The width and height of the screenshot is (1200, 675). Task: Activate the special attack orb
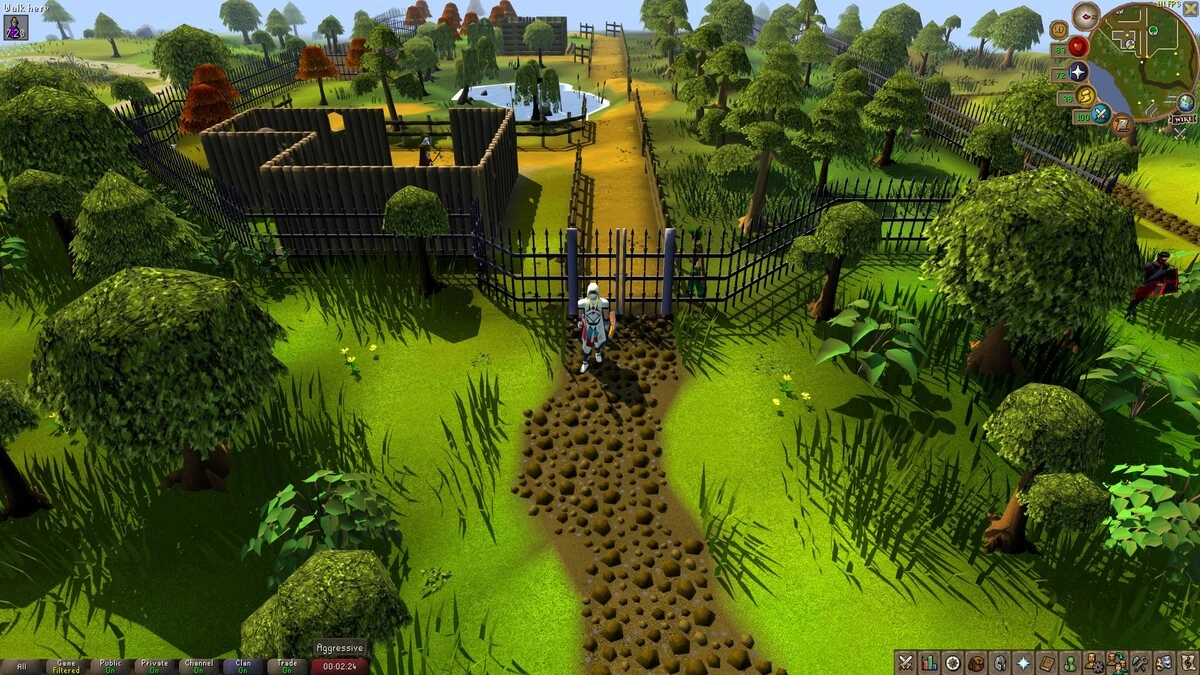click(1101, 114)
